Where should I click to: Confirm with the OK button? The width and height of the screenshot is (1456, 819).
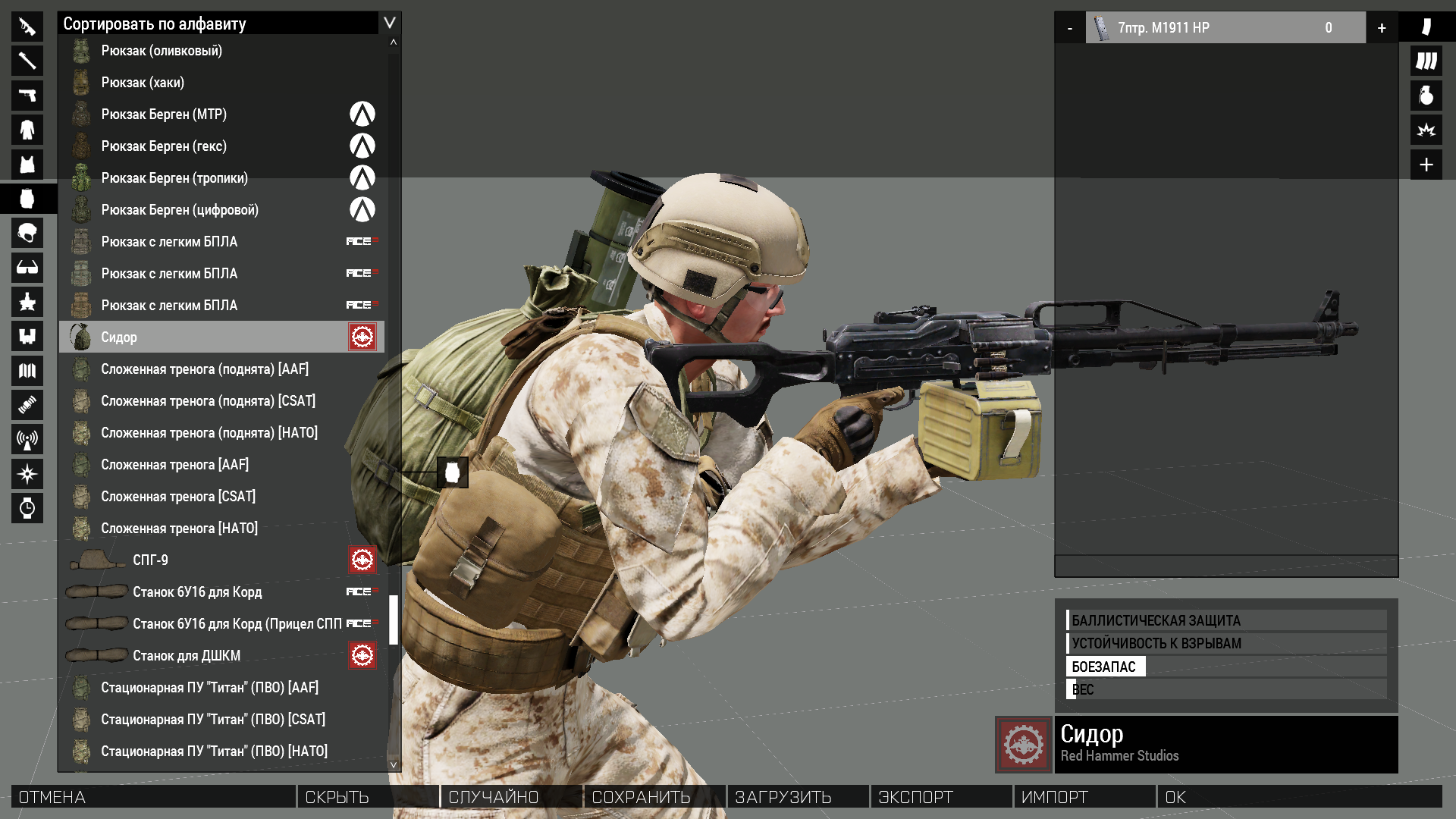click(x=1298, y=797)
